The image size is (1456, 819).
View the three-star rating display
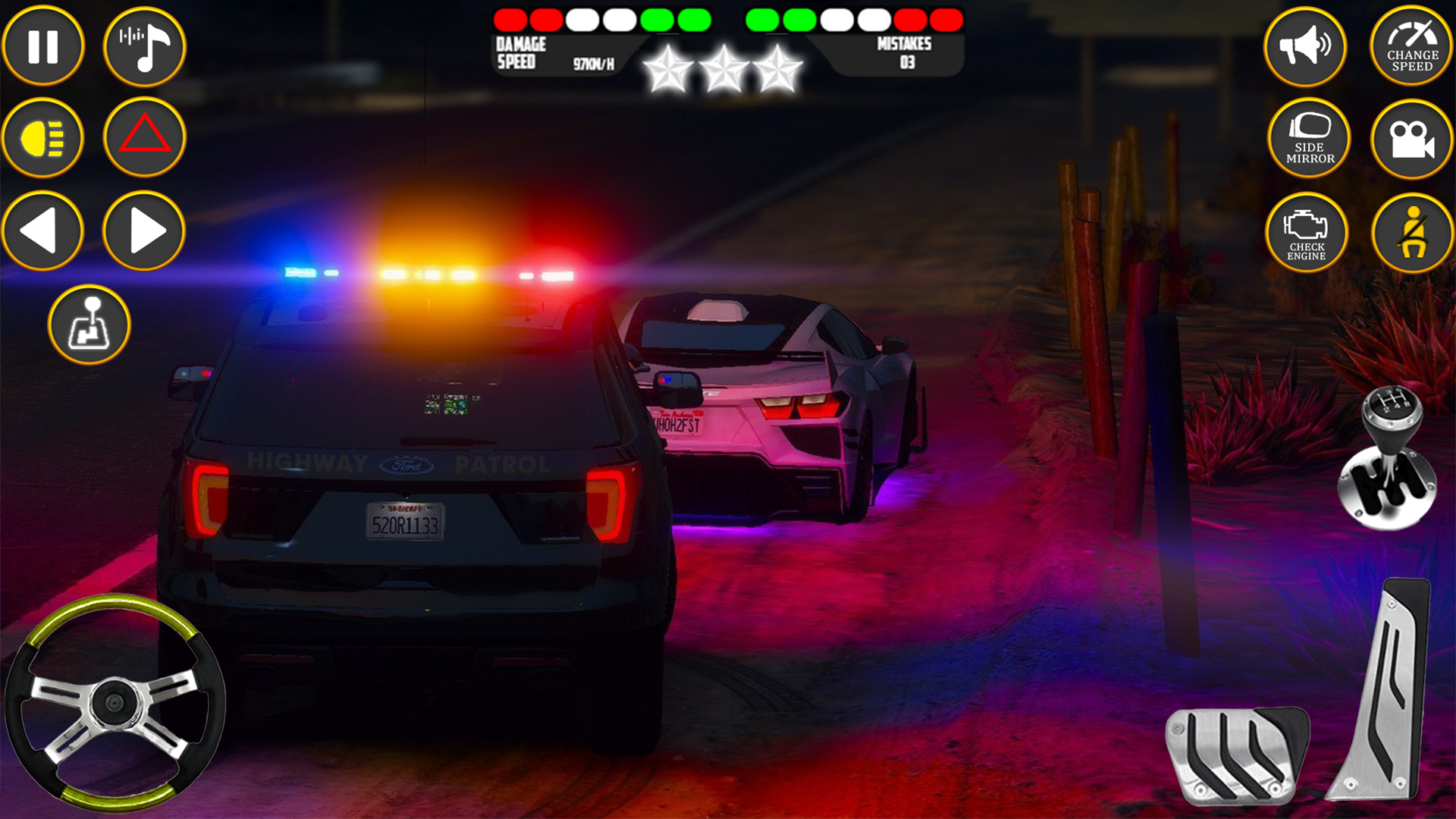(x=726, y=67)
